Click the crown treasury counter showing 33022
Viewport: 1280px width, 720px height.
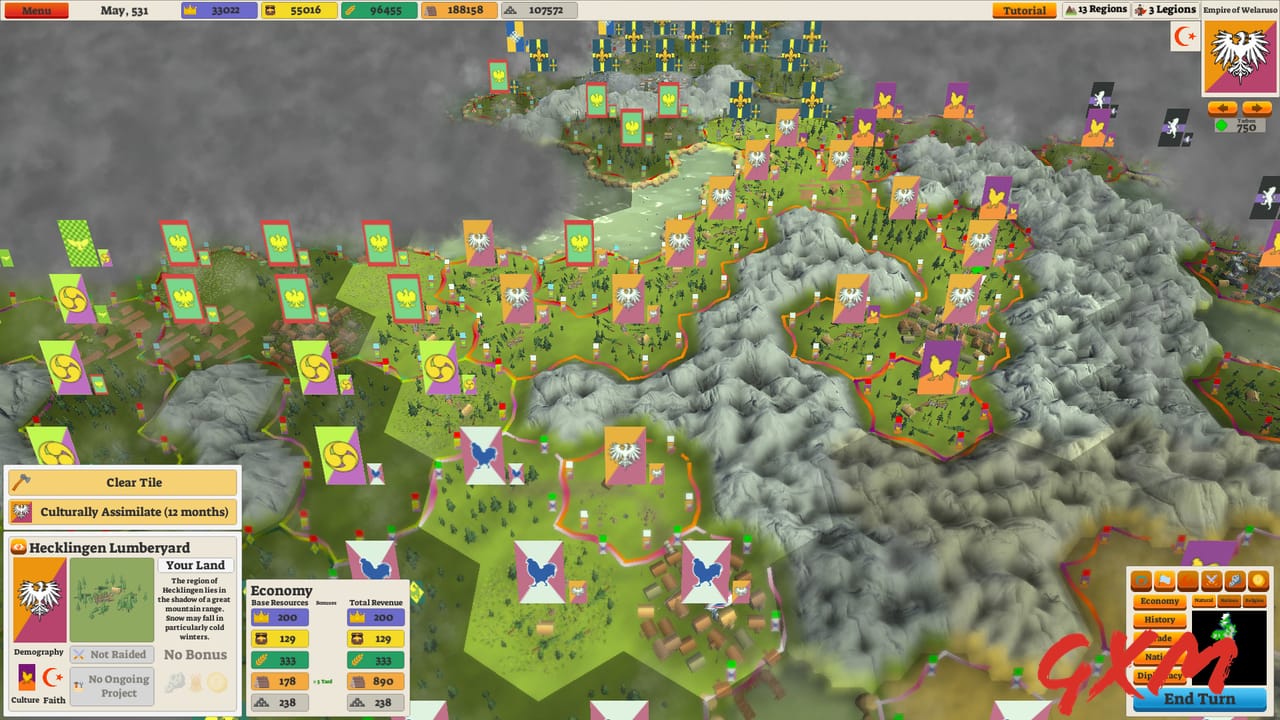(x=219, y=10)
